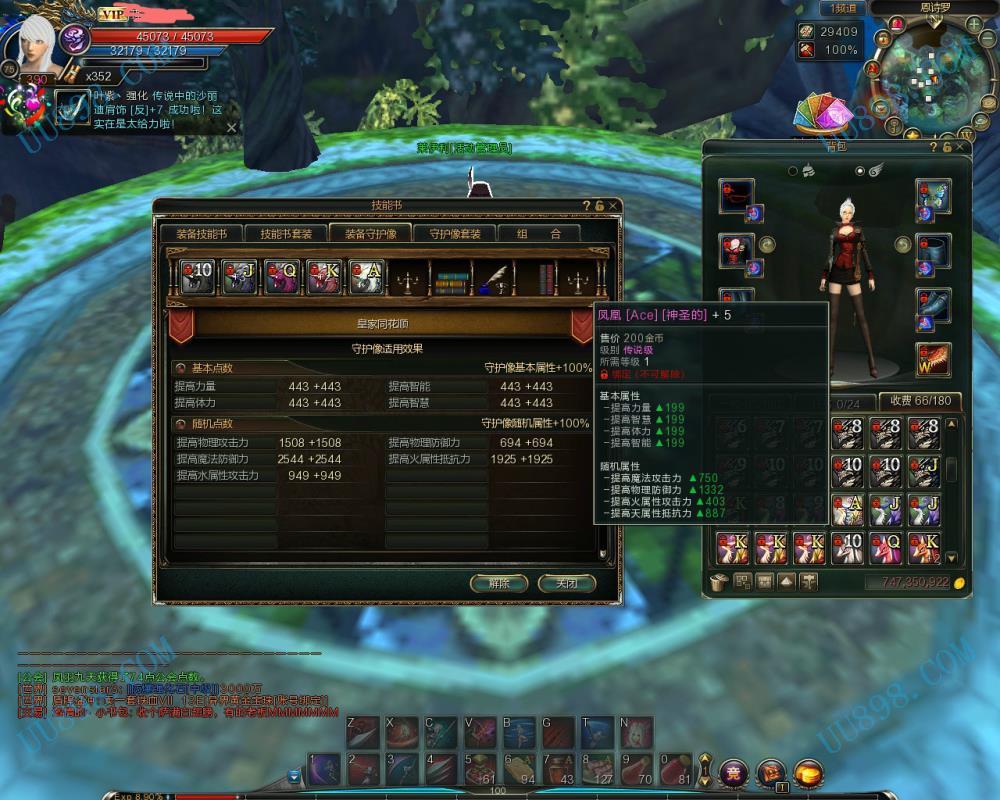Close the 背包 inventory window
This screenshot has height=800, width=1000.
[961, 147]
